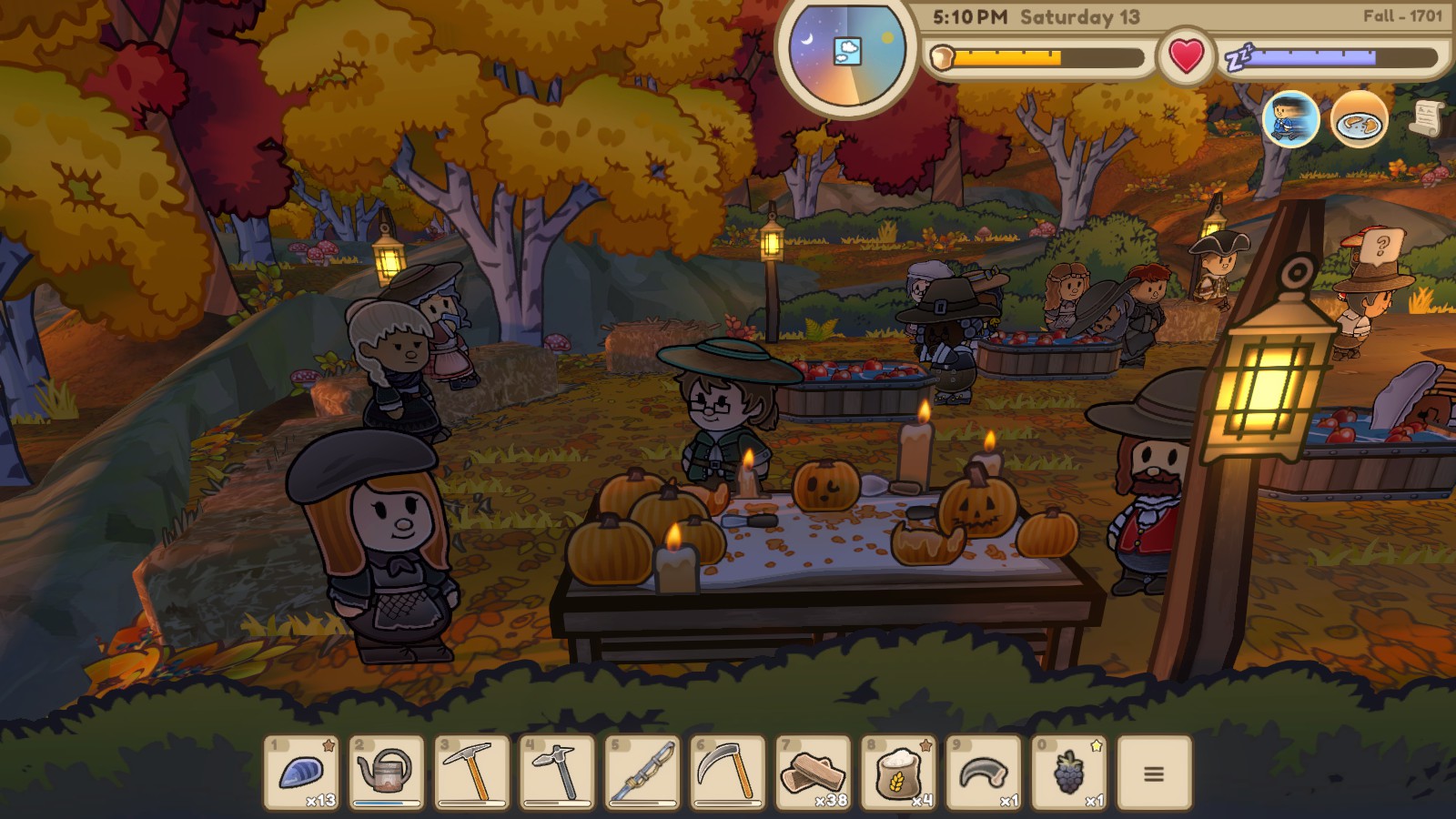Equip the watering can
The width and height of the screenshot is (1456, 819).
point(387,773)
